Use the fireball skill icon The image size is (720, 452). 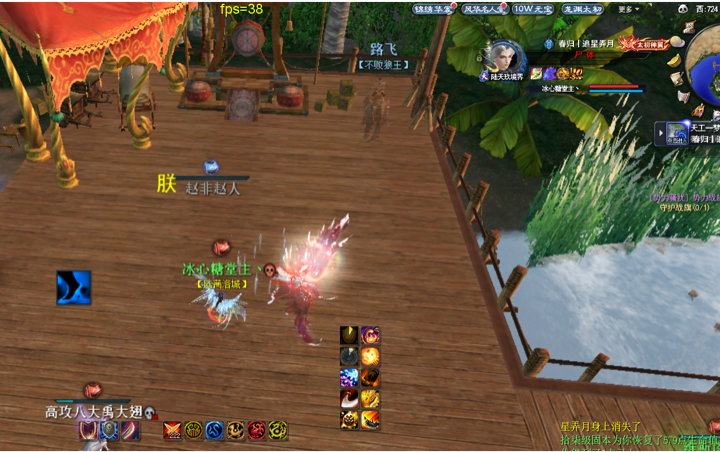pyautogui.click(x=370, y=356)
